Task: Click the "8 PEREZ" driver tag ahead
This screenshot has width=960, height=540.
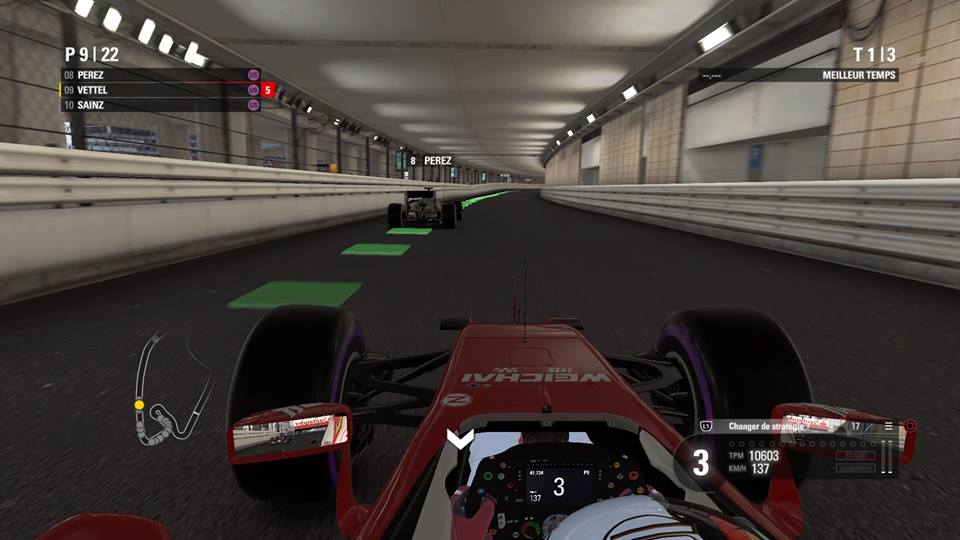Action: [430, 160]
